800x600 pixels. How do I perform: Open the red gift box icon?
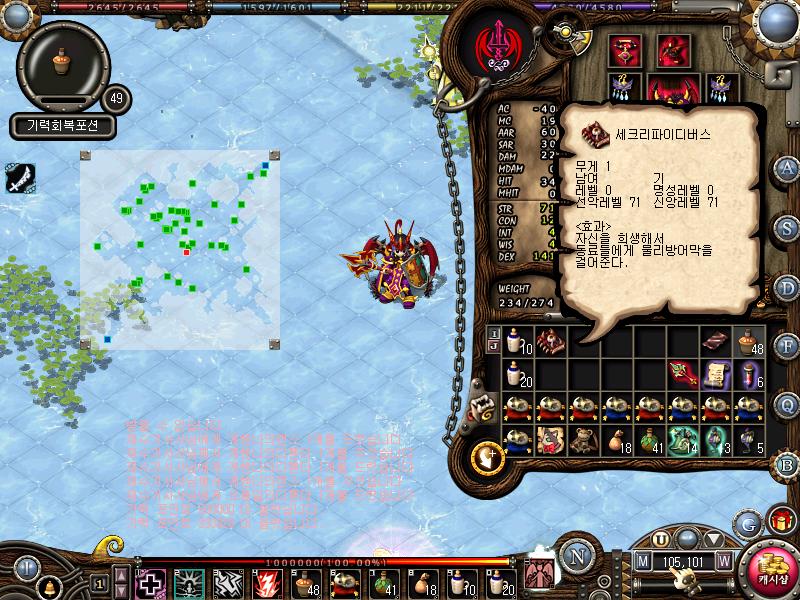point(781,521)
